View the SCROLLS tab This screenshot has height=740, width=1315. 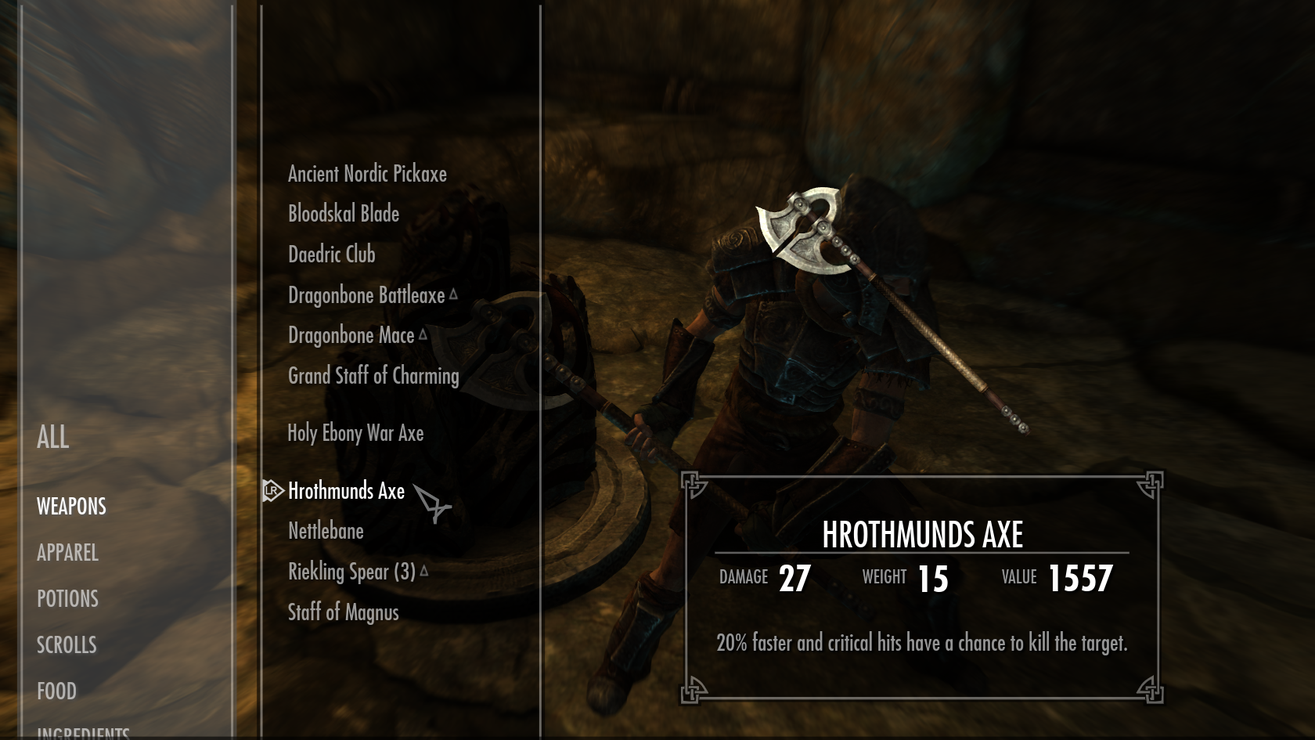64,645
